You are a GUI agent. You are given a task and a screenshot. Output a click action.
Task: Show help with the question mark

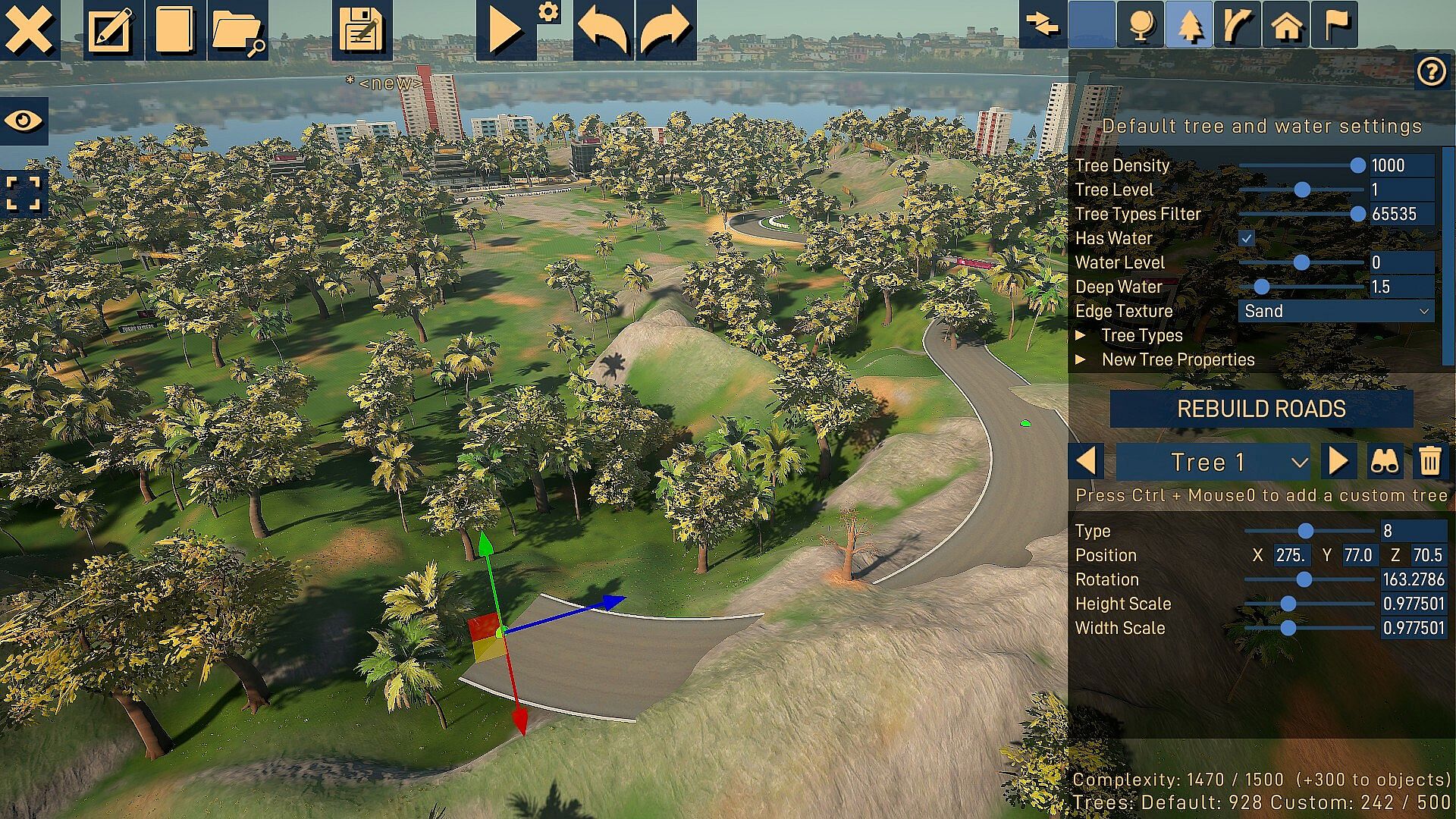(1431, 72)
